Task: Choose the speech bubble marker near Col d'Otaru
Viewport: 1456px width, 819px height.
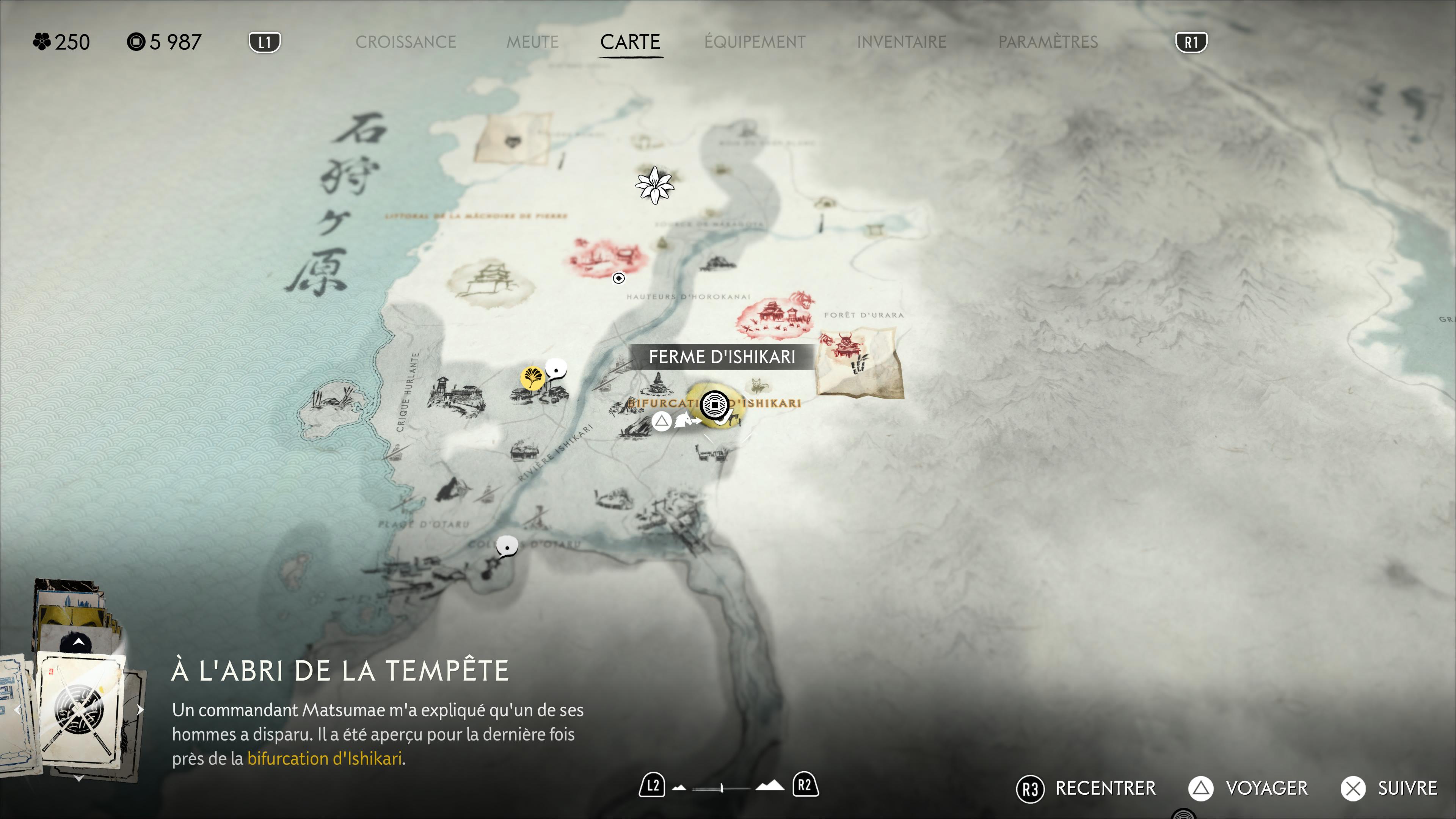Action: pyautogui.click(x=507, y=546)
